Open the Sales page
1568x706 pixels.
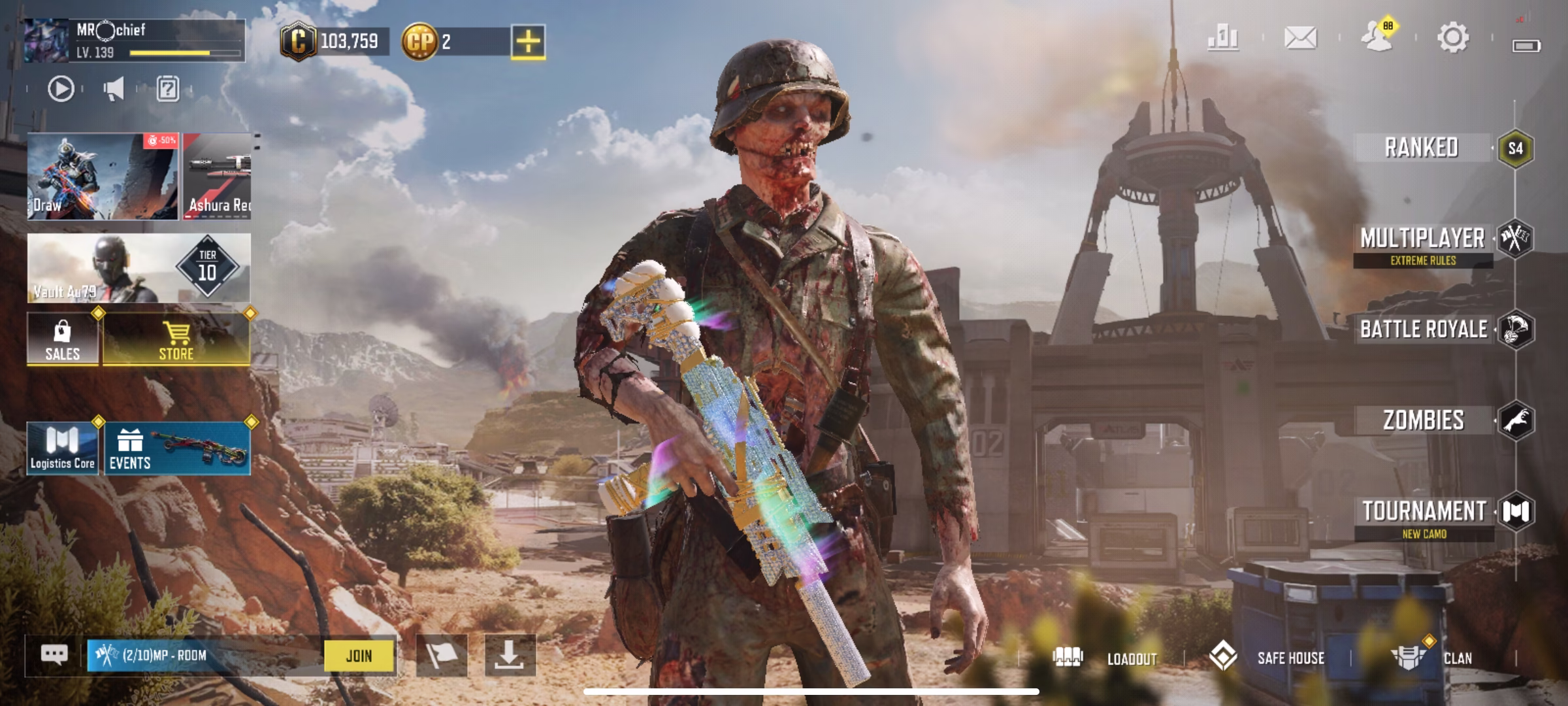point(63,339)
